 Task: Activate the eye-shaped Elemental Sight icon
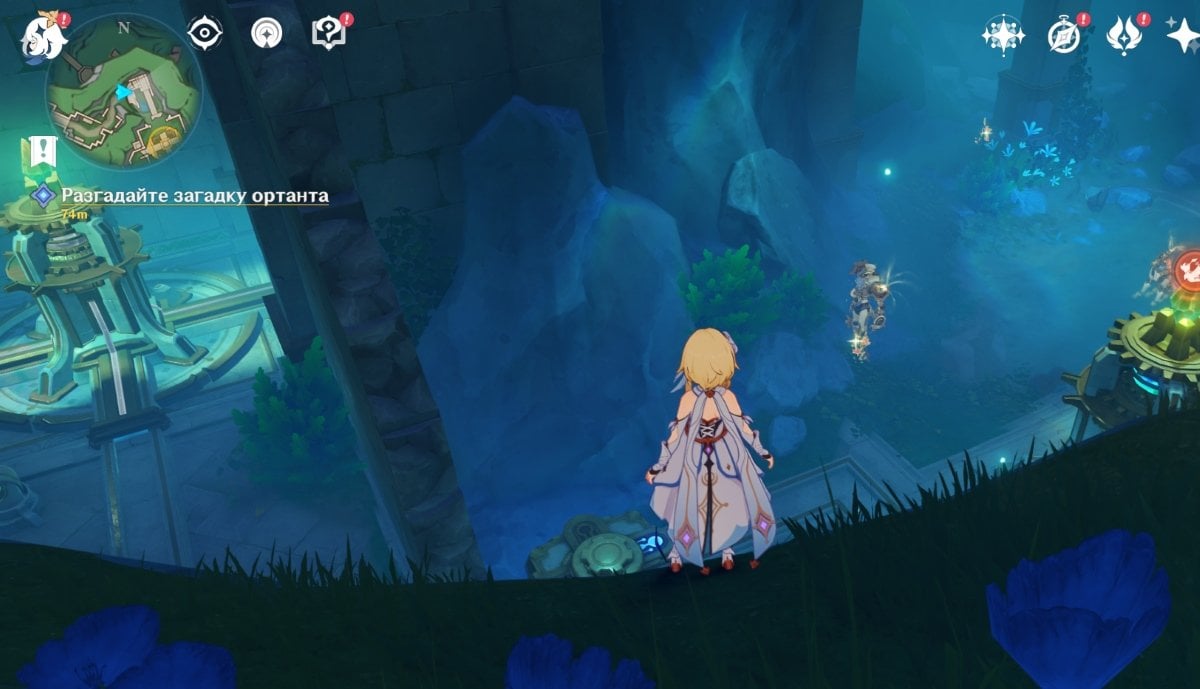(x=205, y=33)
